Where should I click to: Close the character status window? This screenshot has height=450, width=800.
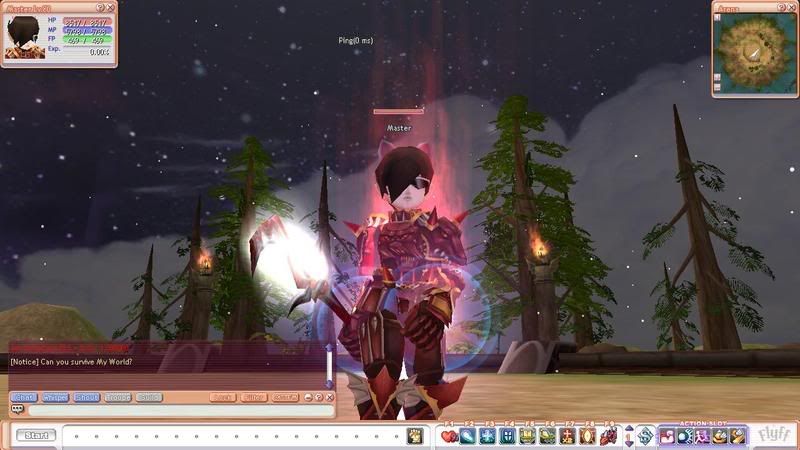tap(111, 7)
